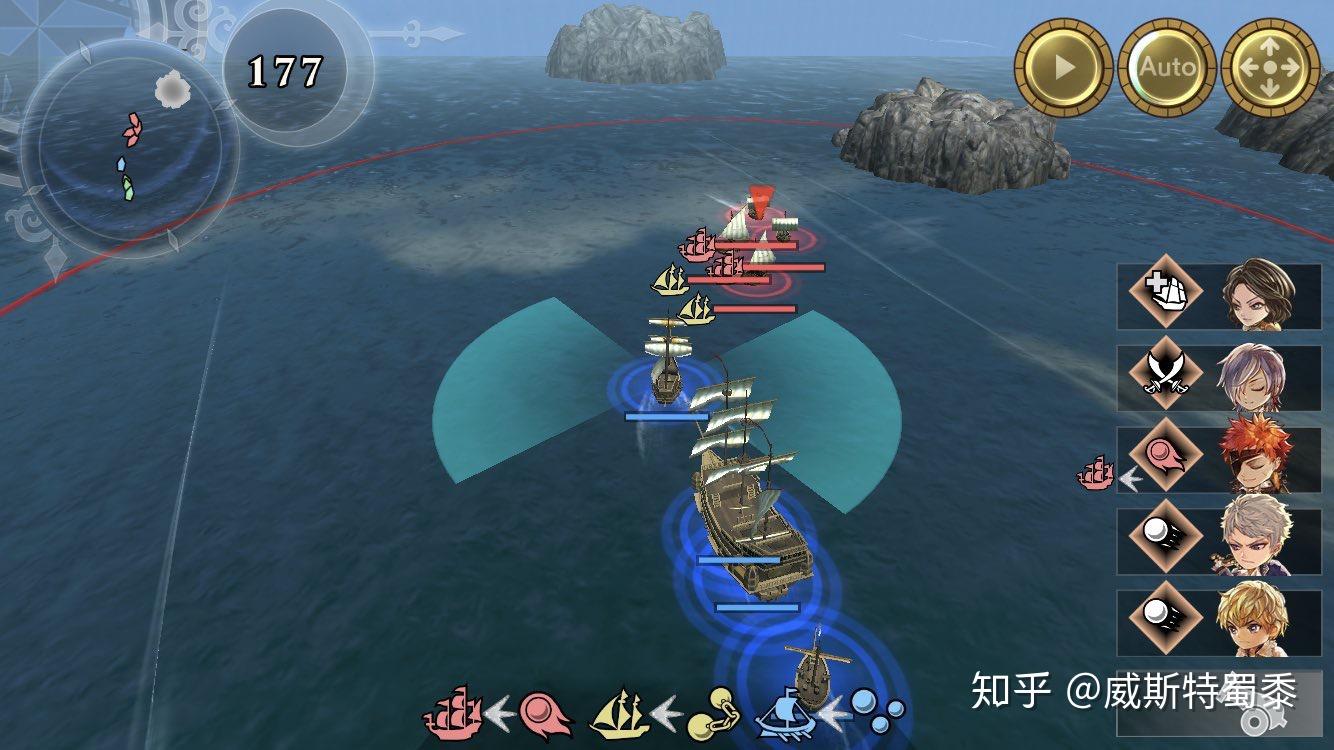Toggle the Auto battle button

click(1167, 68)
